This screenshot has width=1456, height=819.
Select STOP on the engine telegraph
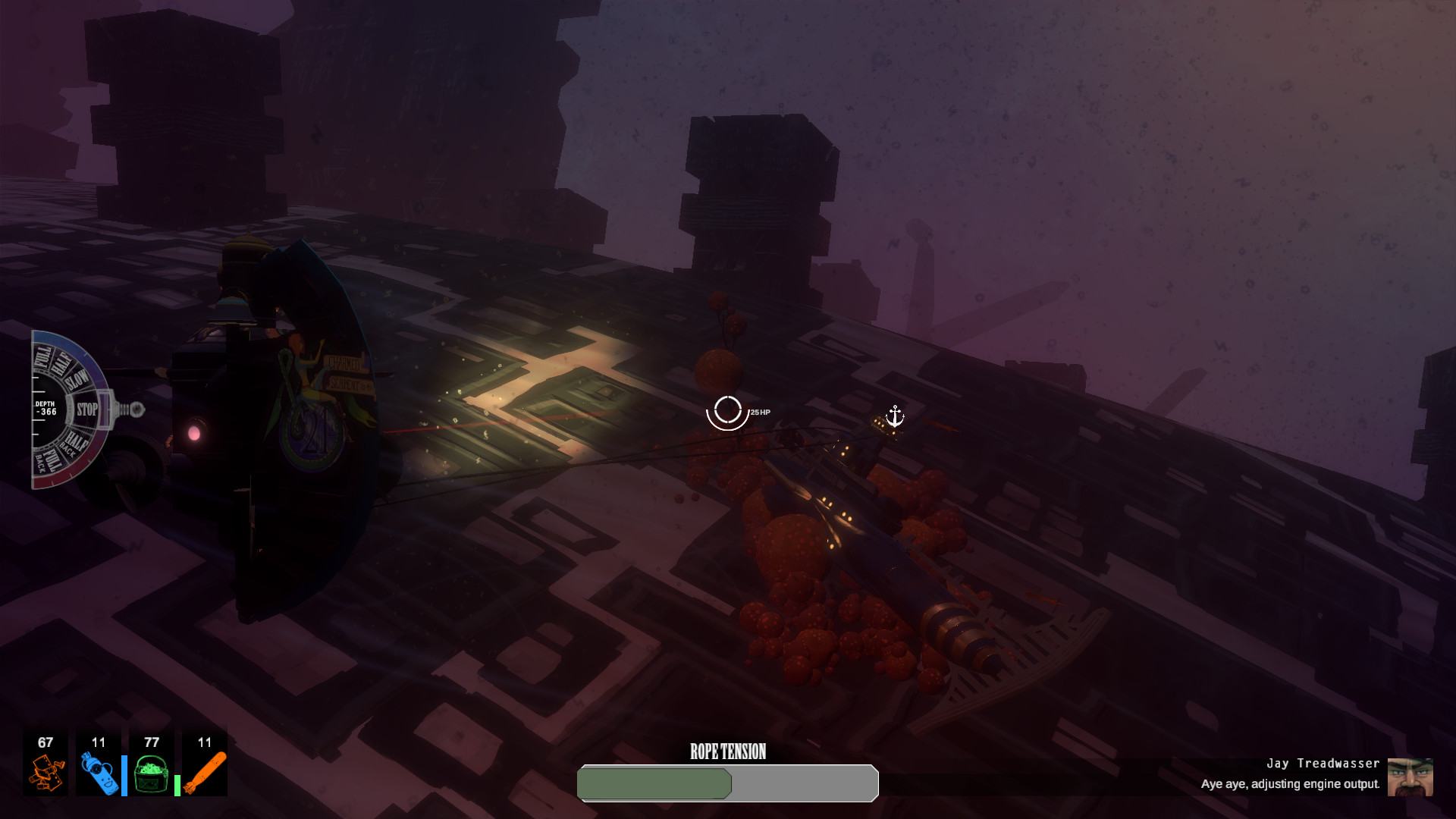click(86, 409)
